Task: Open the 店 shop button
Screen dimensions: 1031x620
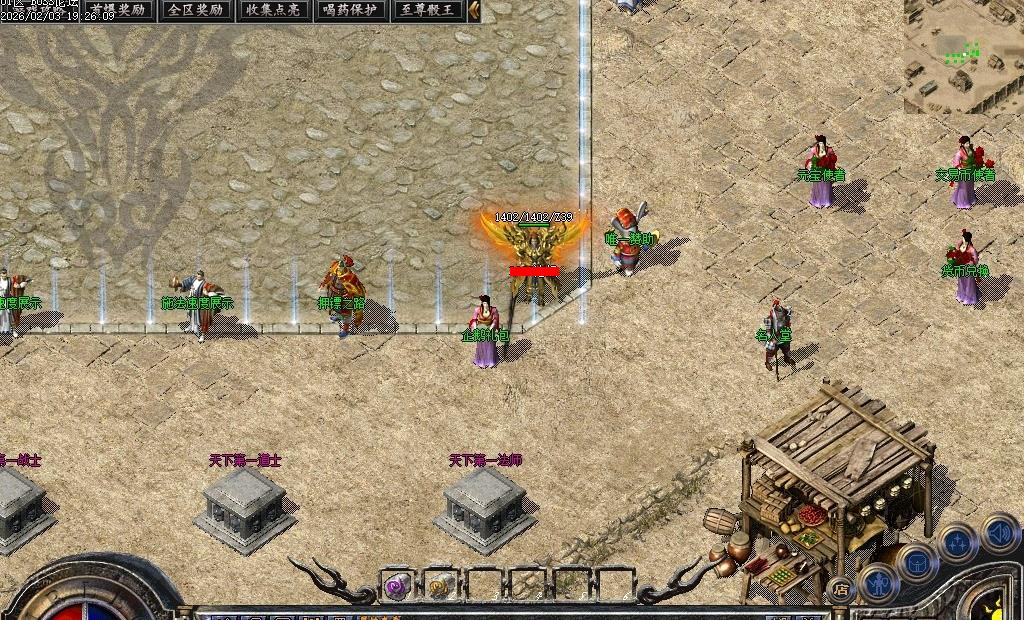Action: pos(840,590)
